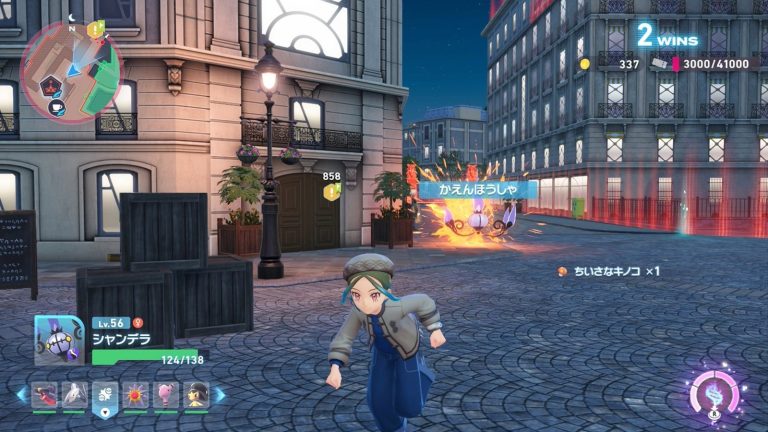The width and height of the screenshot is (768, 432).
Task: Click the café cup marker on the minimap
Action: 56,107
